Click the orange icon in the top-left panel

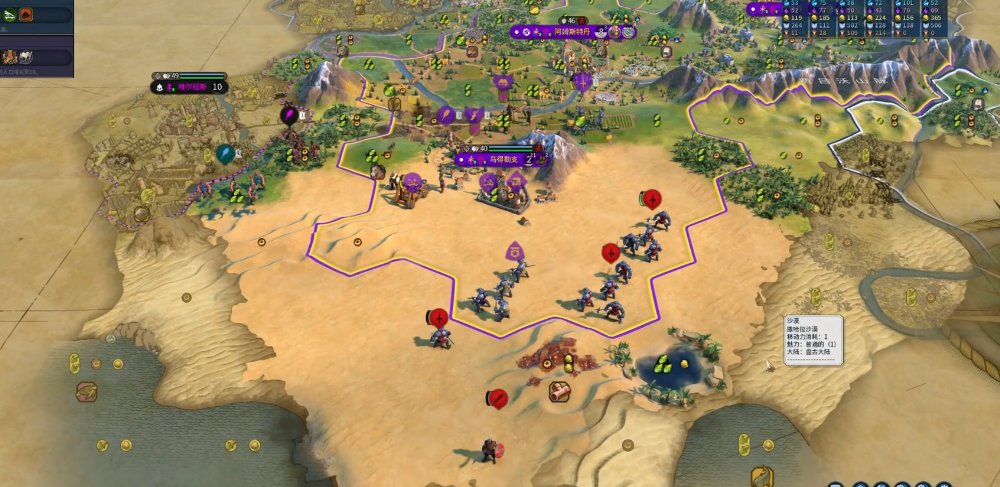[25, 15]
